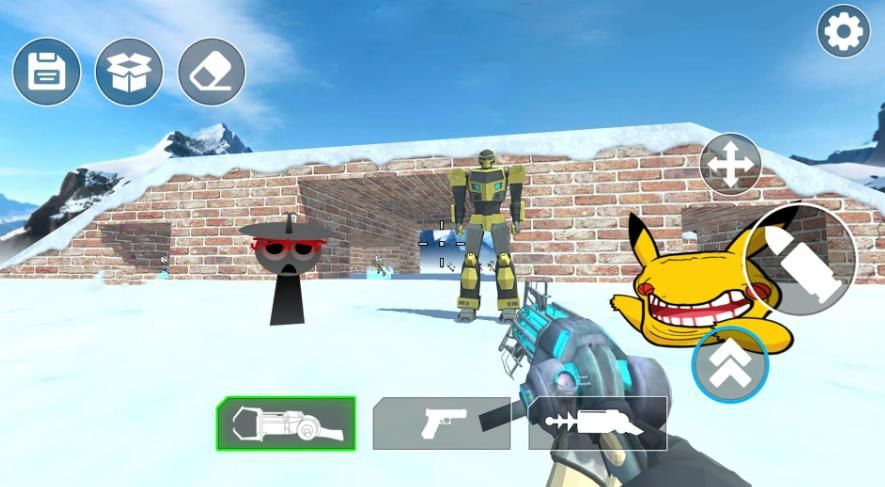The height and width of the screenshot is (487, 885).
Task: Choose the third weapon slot with serrated launcher
Action: 598,423
